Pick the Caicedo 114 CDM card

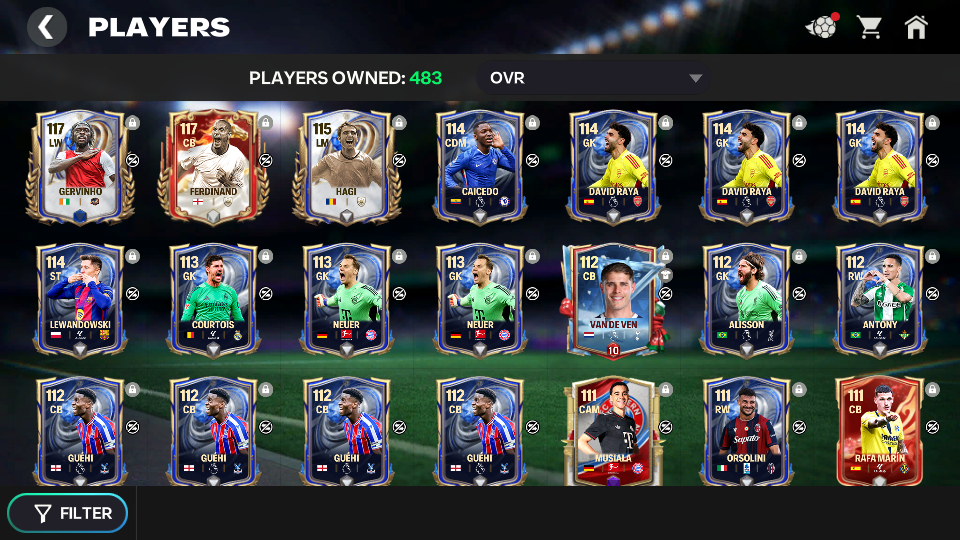click(x=479, y=166)
